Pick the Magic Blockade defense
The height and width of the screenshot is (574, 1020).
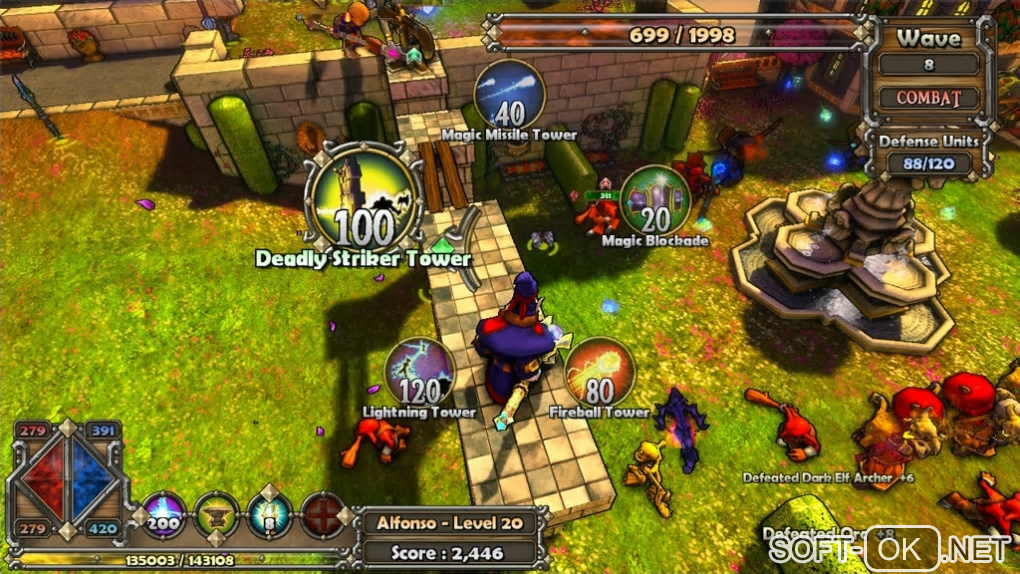click(x=655, y=200)
